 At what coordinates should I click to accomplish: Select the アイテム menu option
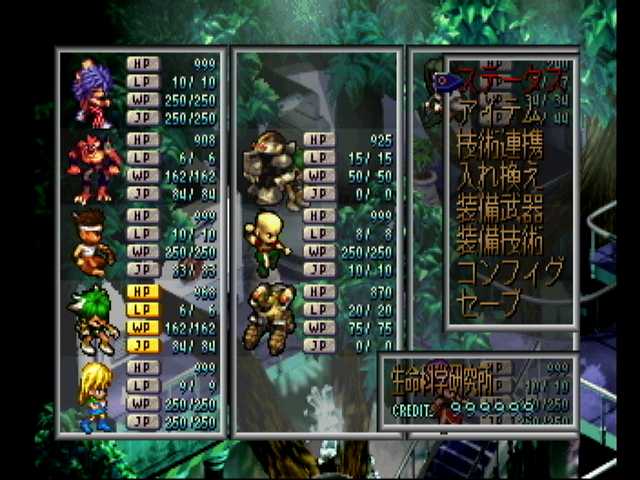point(498,110)
